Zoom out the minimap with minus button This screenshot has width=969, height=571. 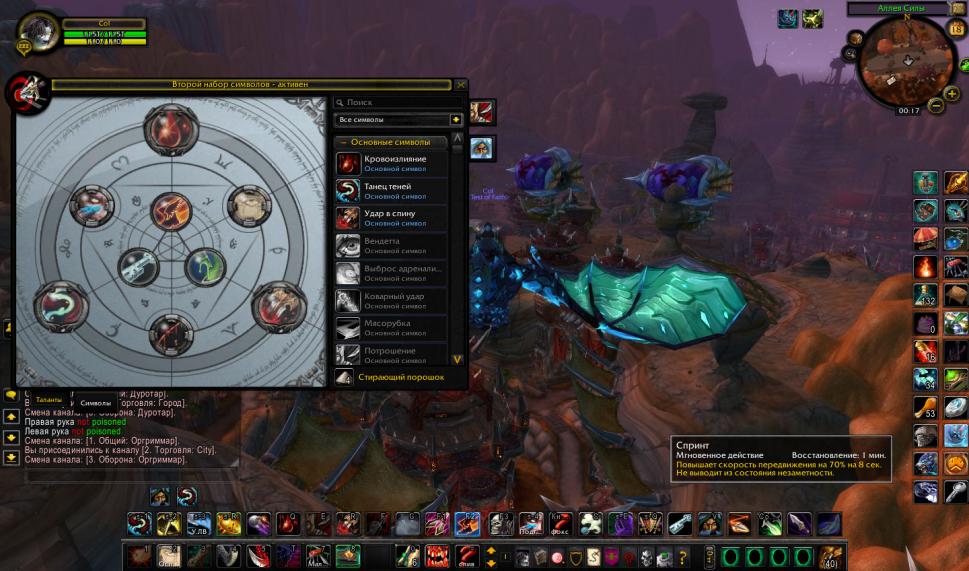pos(936,105)
